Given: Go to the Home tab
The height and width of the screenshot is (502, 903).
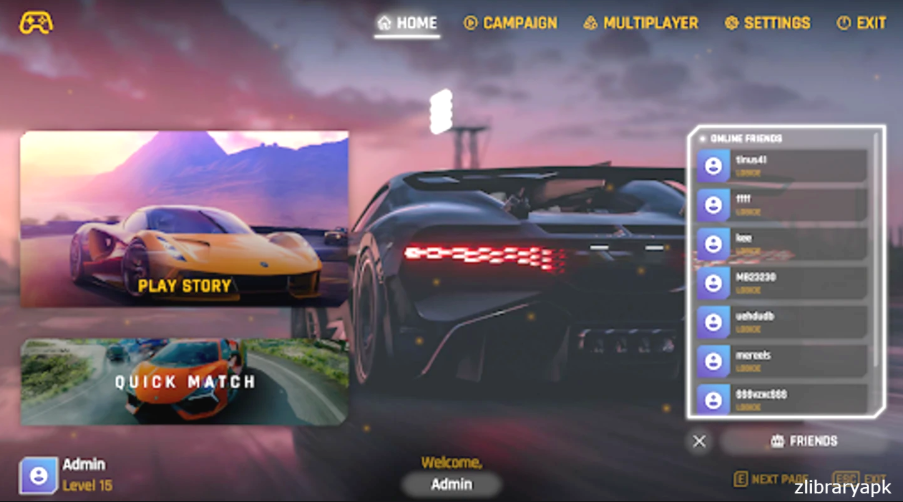Looking at the screenshot, I should click(x=407, y=23).
